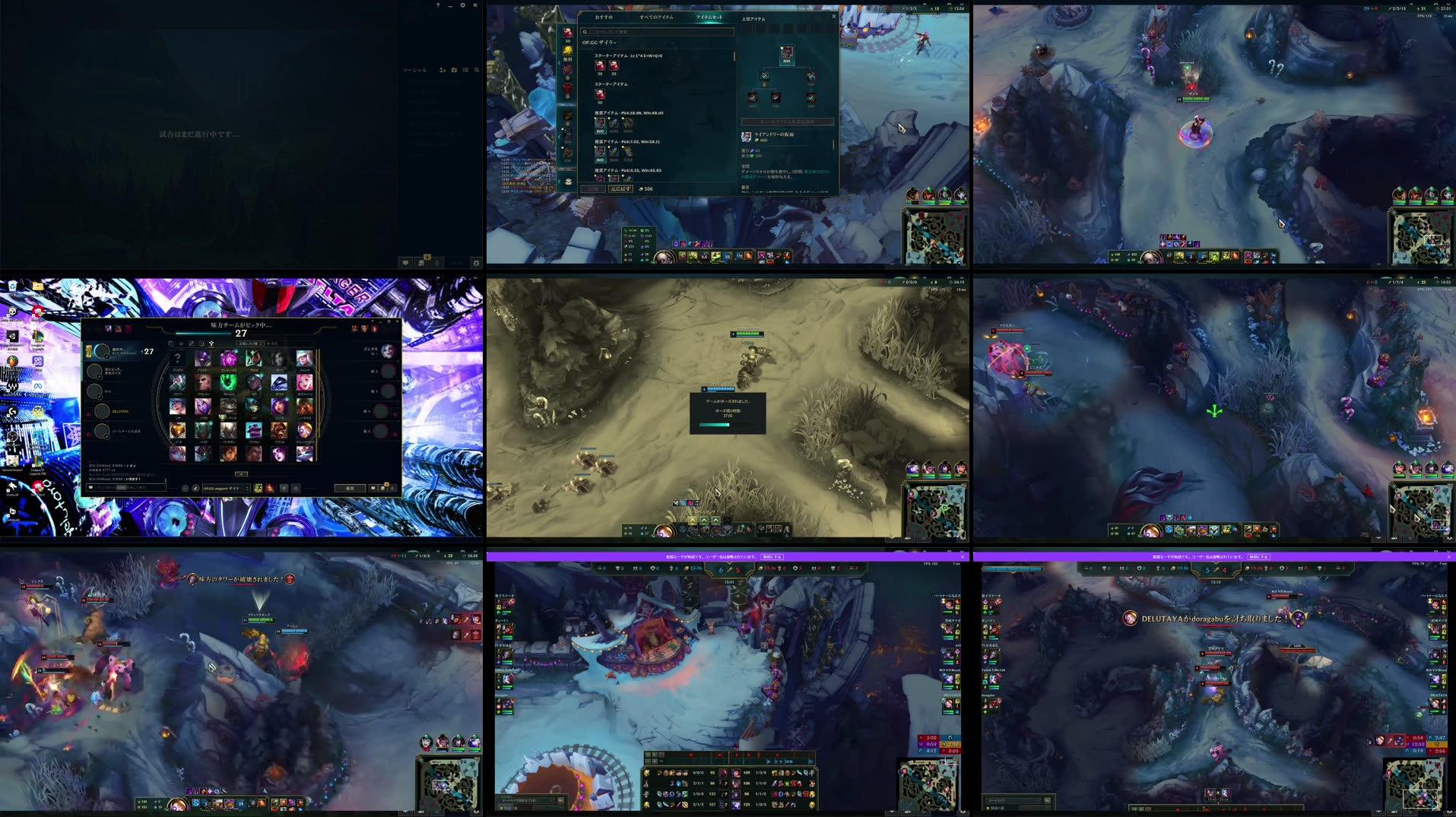This screenshot has width=1456, height=817.
Task: Switch to the おすすめ shop tab
Action: [x=604, y=17]
